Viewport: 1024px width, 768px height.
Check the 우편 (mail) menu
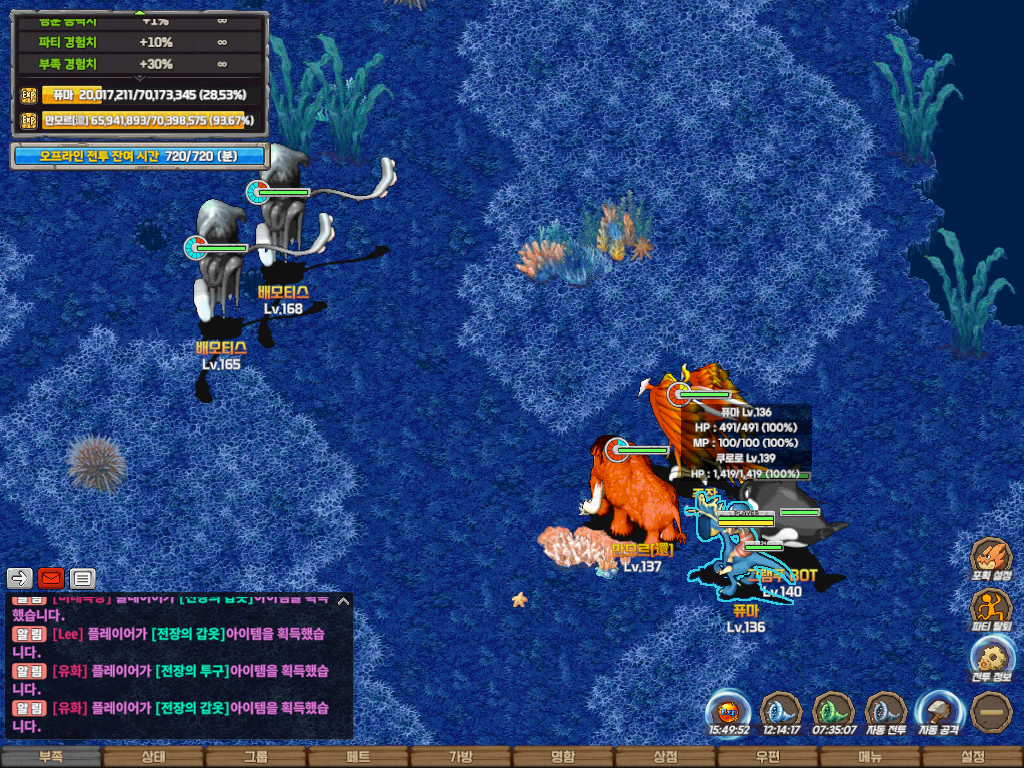768,757
